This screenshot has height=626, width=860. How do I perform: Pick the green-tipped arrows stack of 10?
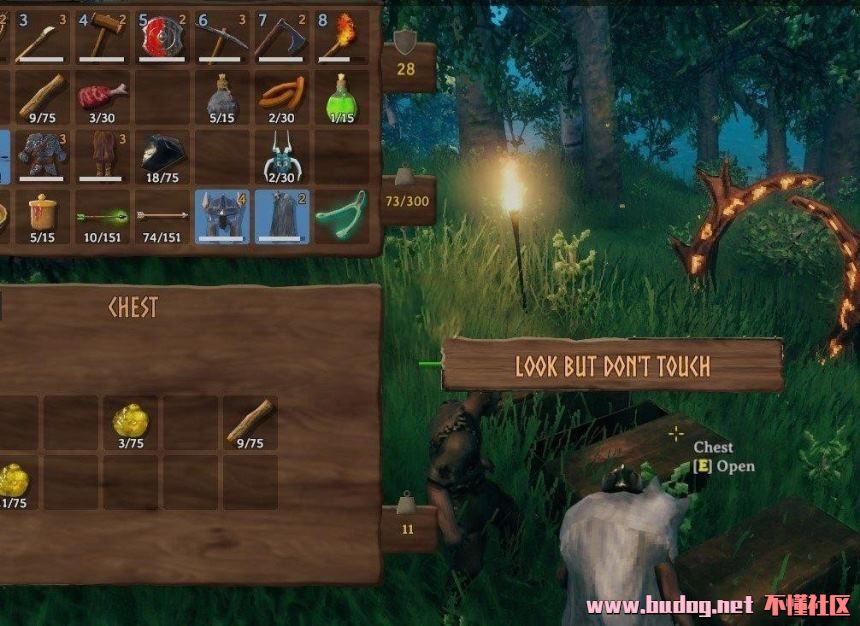click(x=102, y=215)
